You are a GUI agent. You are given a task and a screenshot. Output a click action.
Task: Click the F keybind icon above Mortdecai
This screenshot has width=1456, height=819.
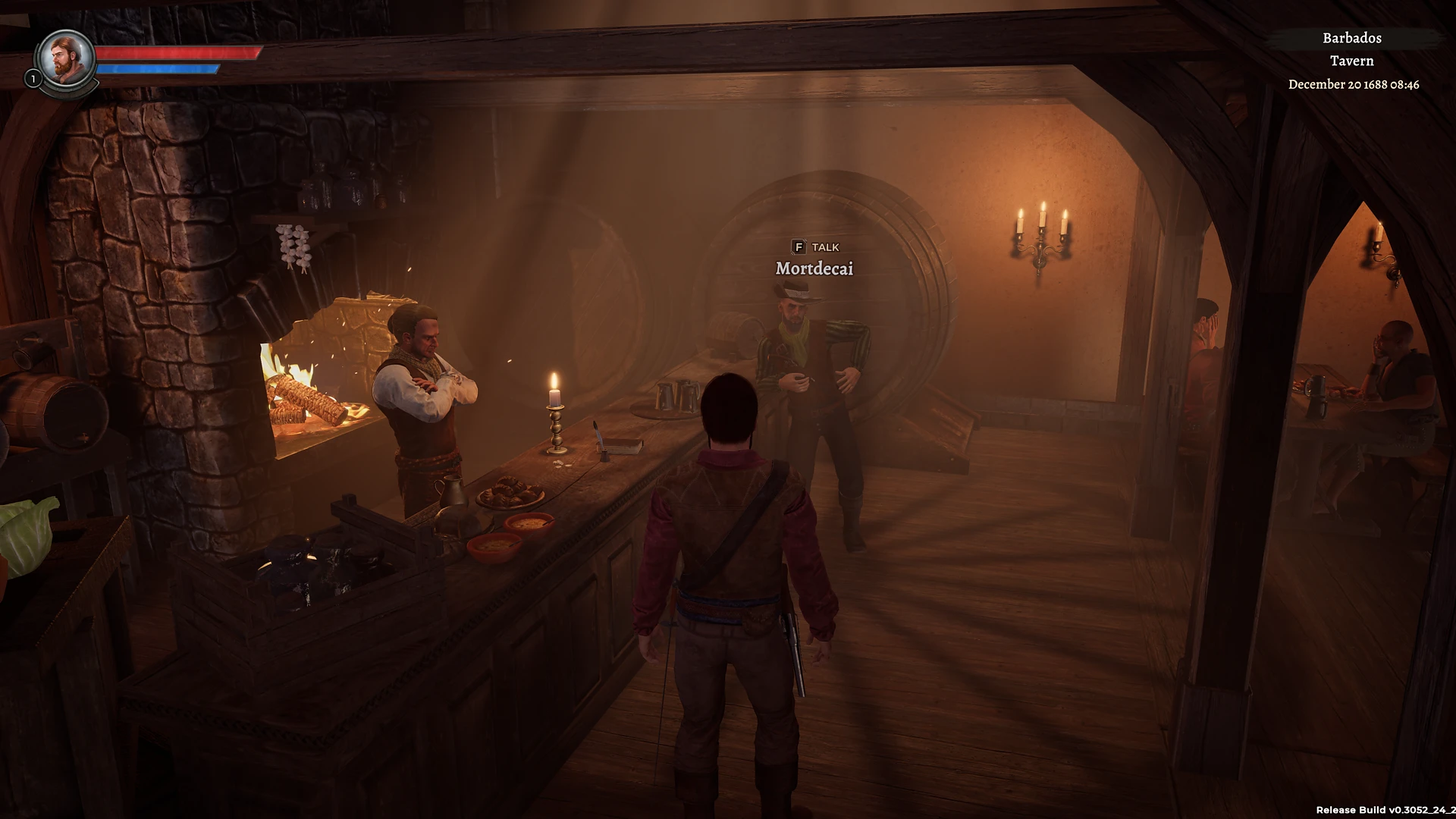click(x=800, y=246)
